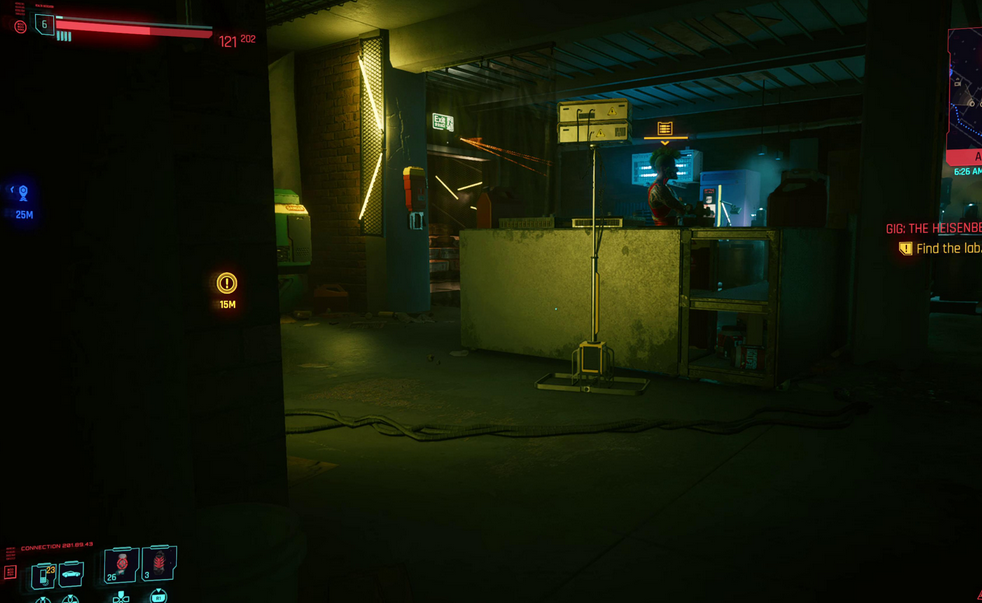
Task: Click the Gig: The Heisenberg quest tracker
Action: click(934, 229)
